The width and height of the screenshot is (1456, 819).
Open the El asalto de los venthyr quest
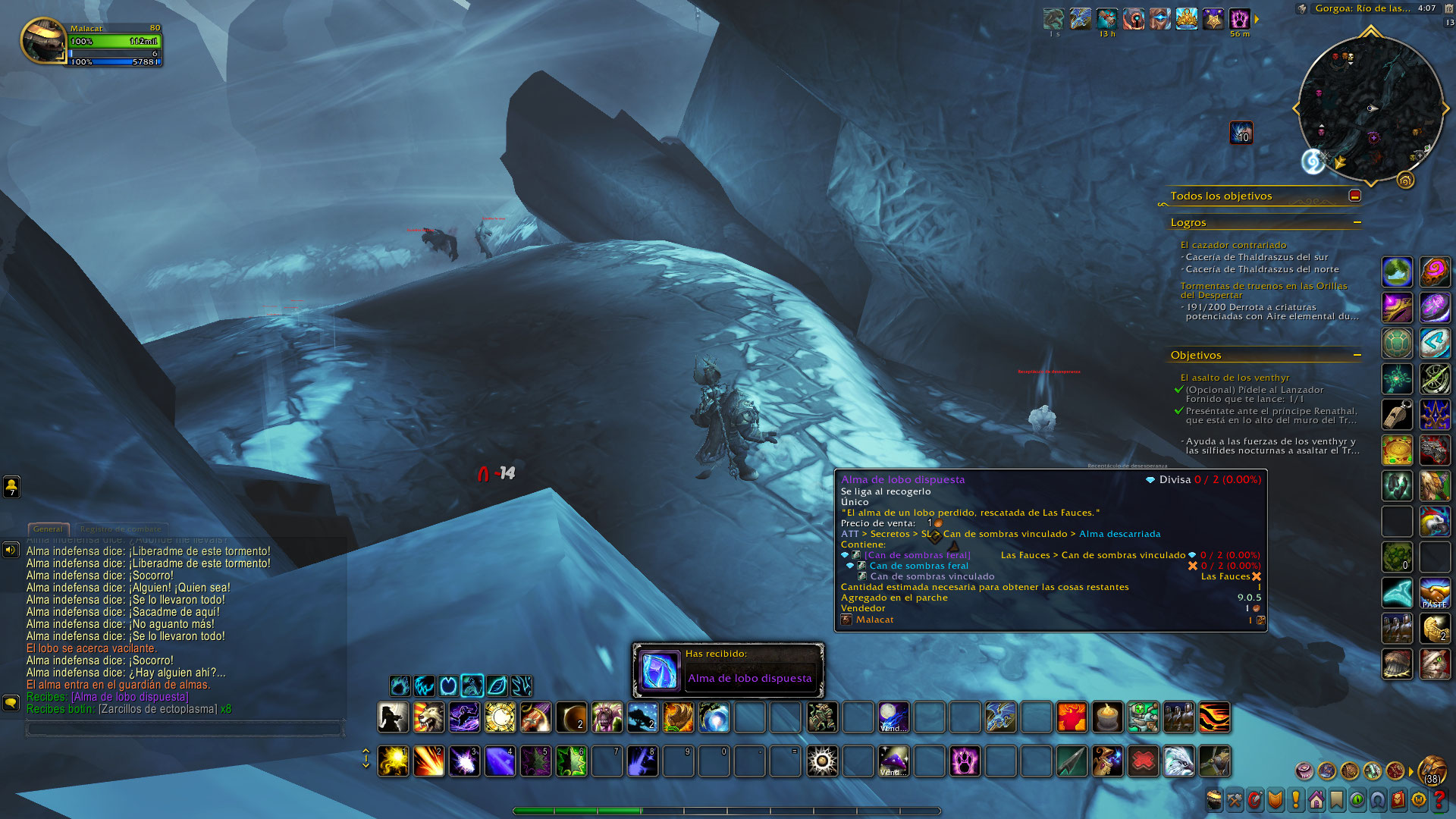[x=1235, y=378]
